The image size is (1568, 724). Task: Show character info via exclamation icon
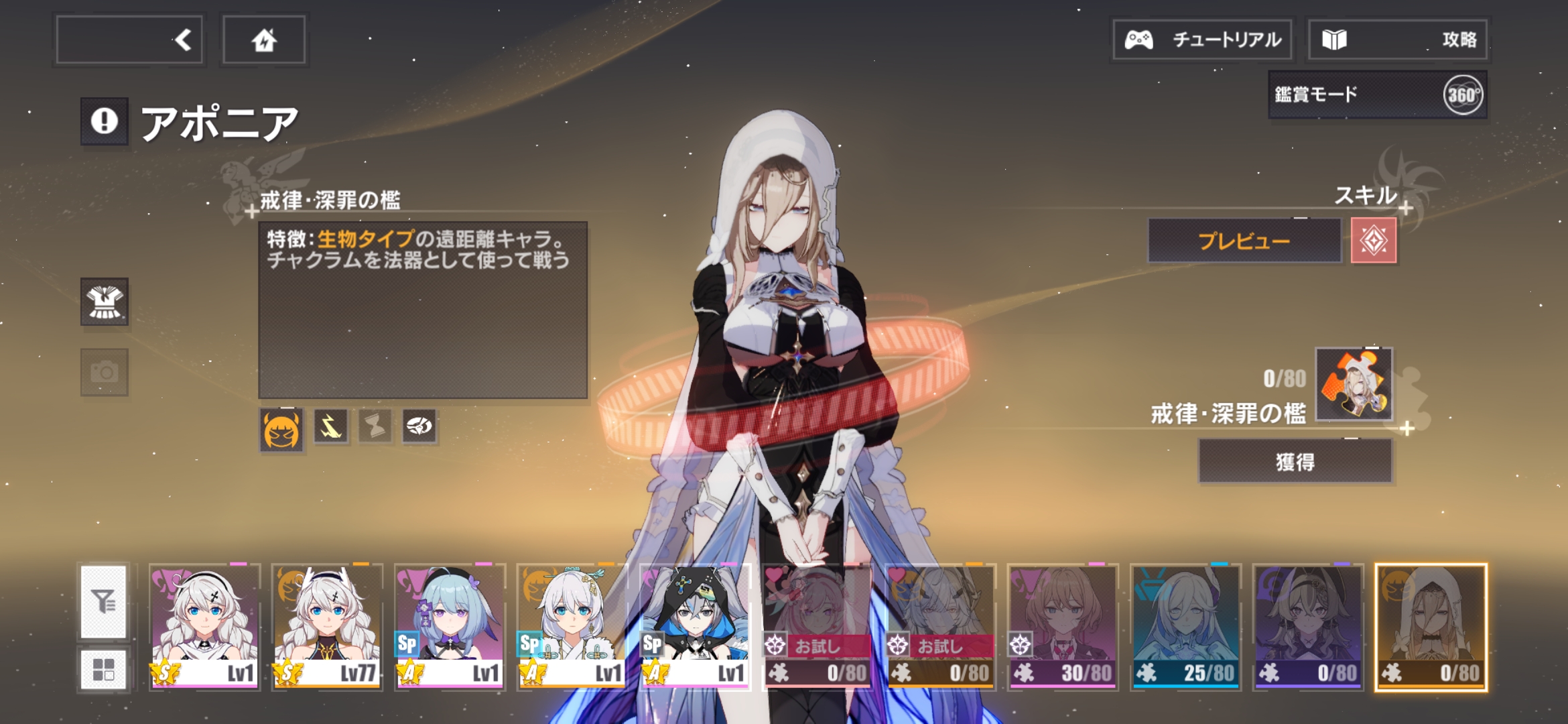pyautogui.click(x=105, y=121)
